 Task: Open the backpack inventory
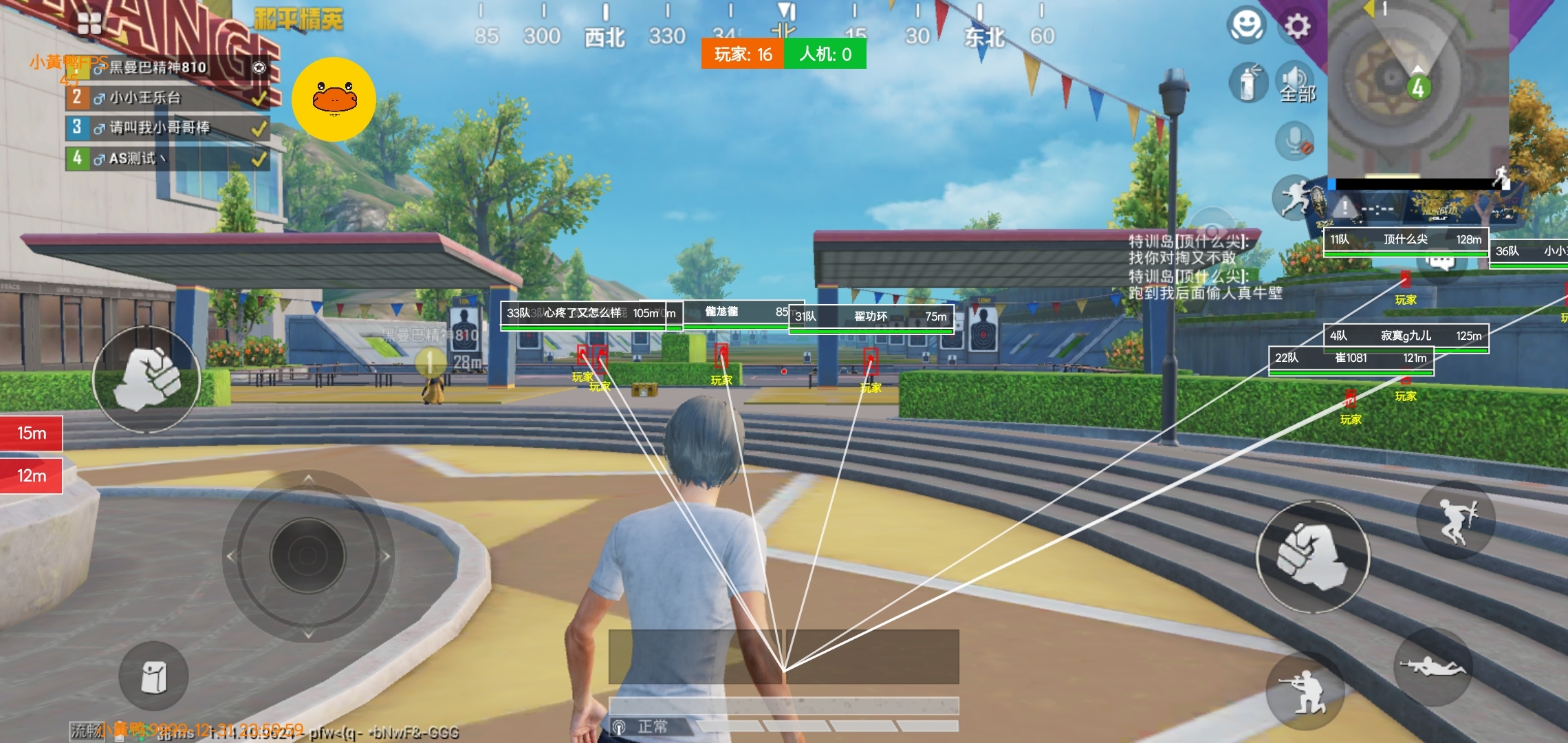pyautogui.click(x=153, y=676)
